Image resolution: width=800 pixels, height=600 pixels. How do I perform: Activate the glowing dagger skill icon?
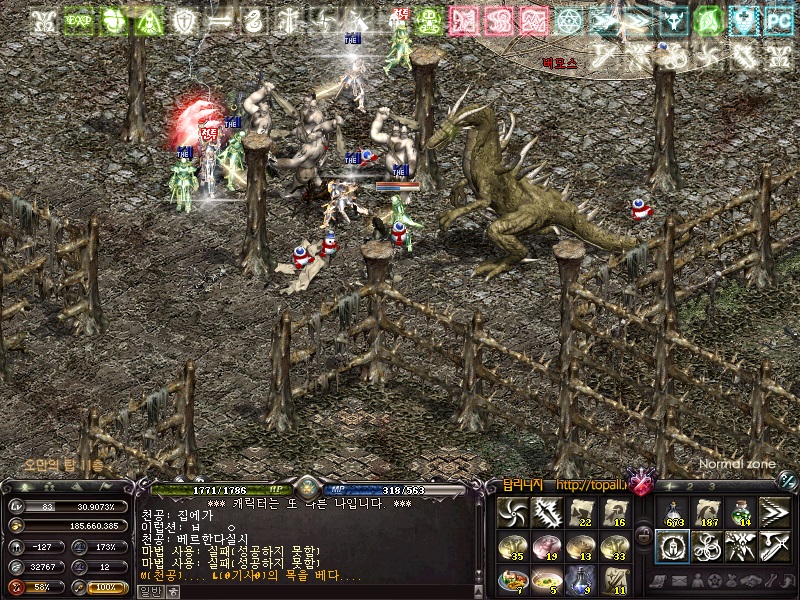click(546, 512)
